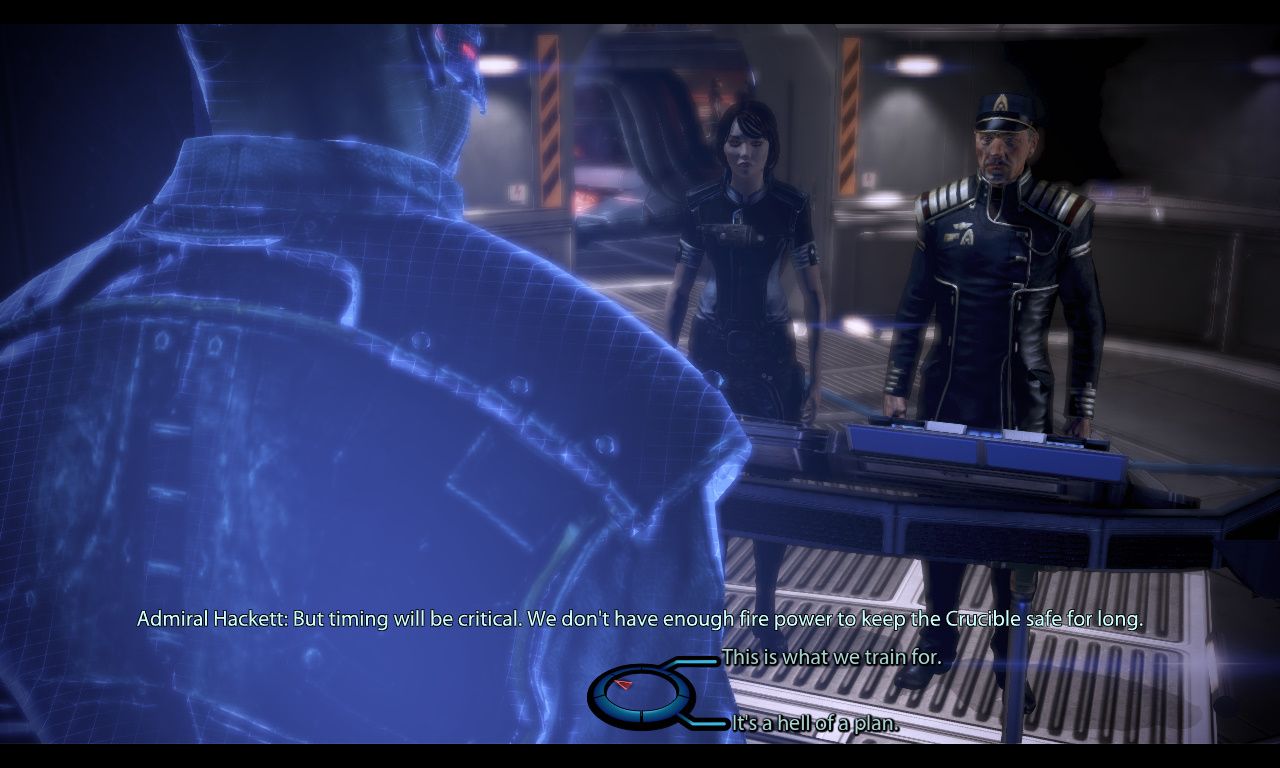Choose "This is what we train for." reply
The image size is (1280, 768).
(x=831, y=658)
